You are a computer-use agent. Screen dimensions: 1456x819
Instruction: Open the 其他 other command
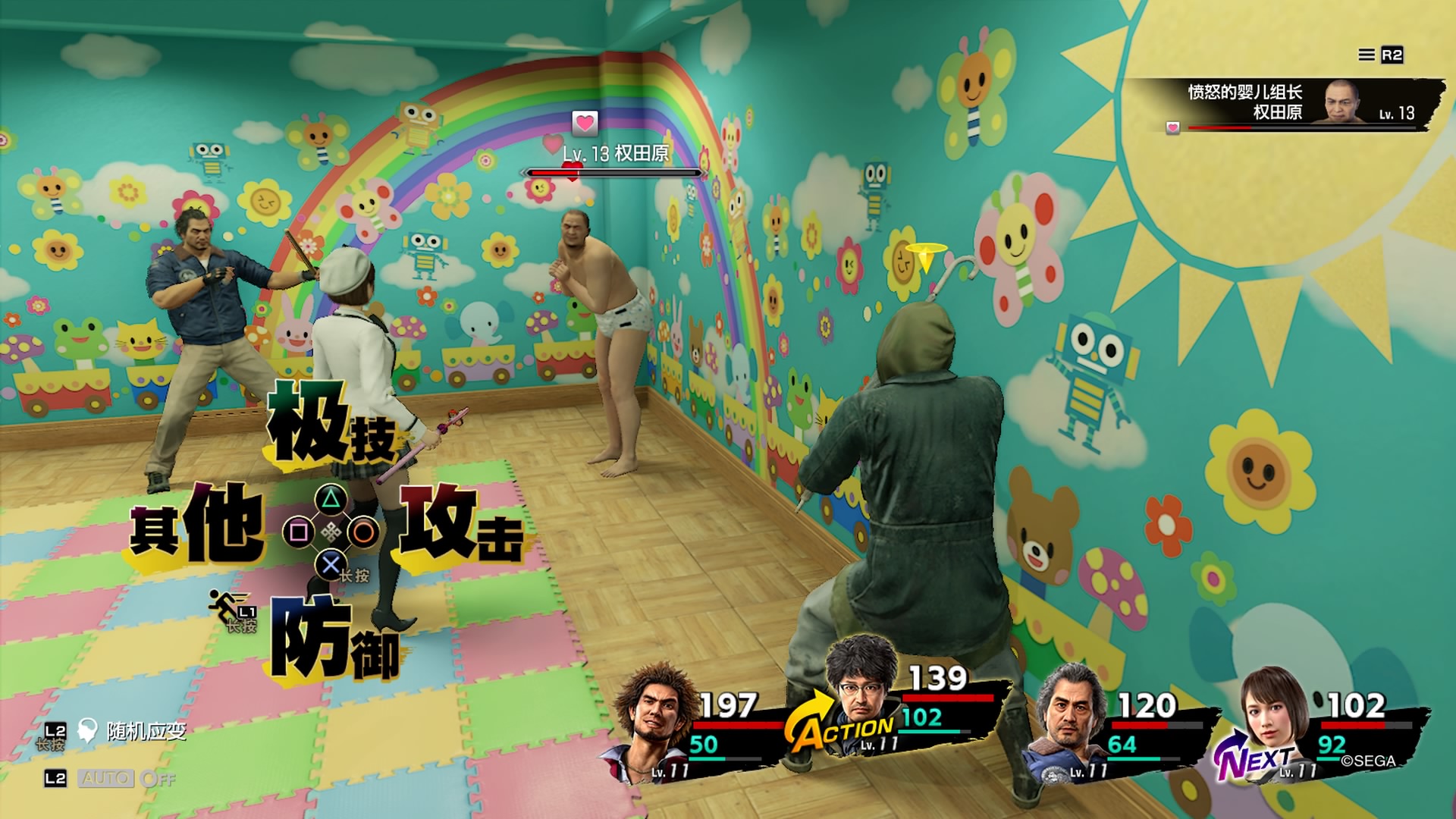(x=197, y=525)
